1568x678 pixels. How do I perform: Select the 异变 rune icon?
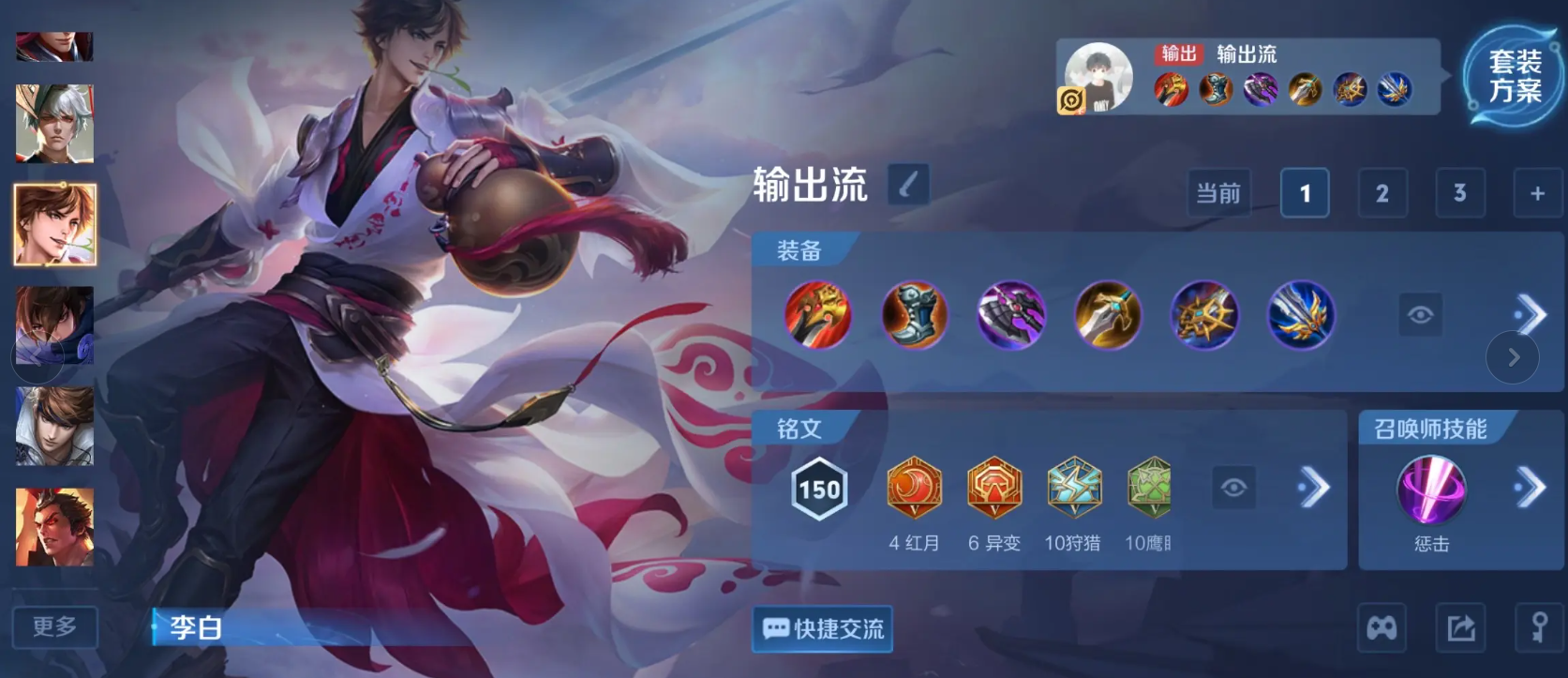click(995, 489)
